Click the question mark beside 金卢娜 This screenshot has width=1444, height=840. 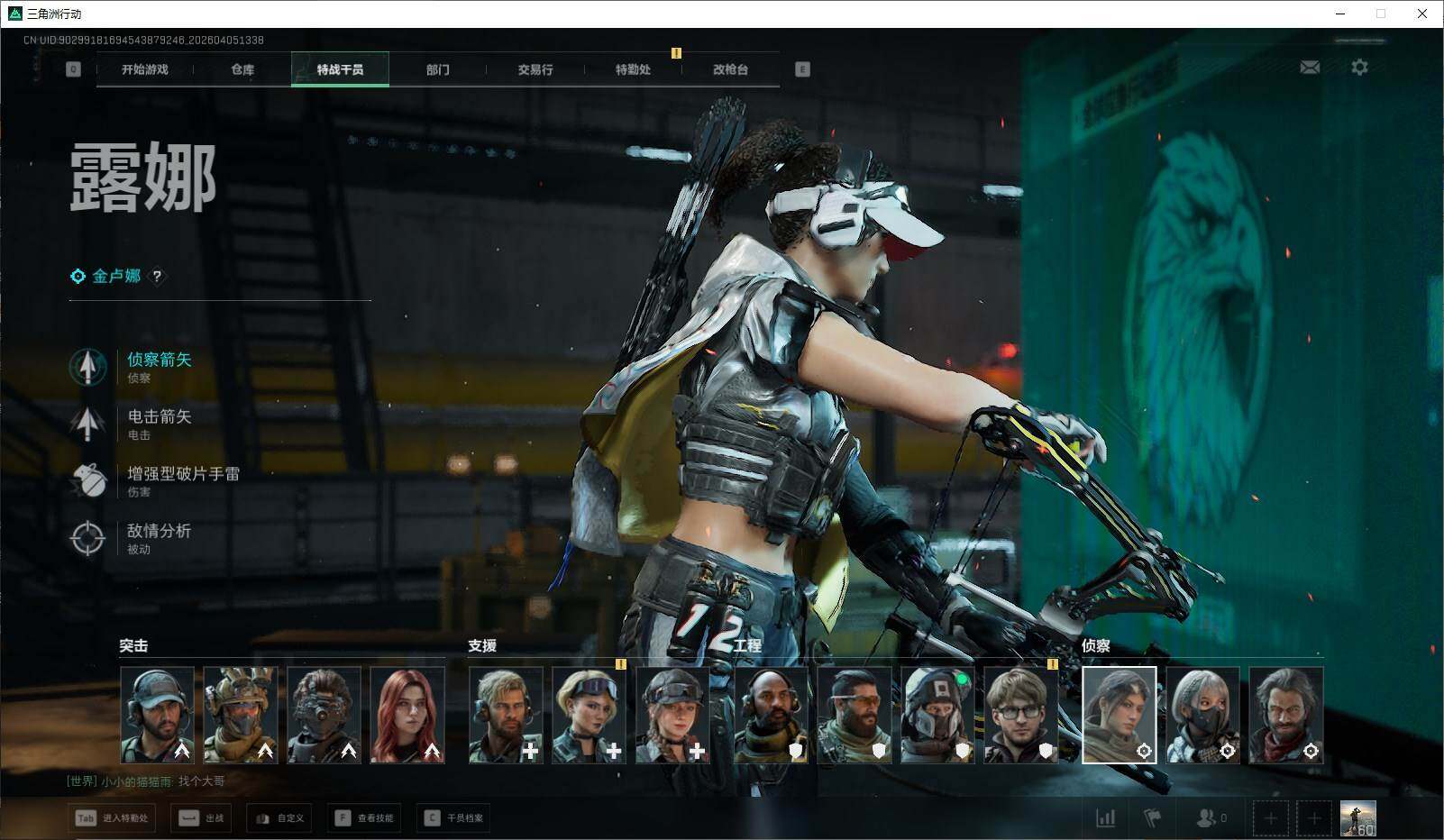[x=157, y=277]
